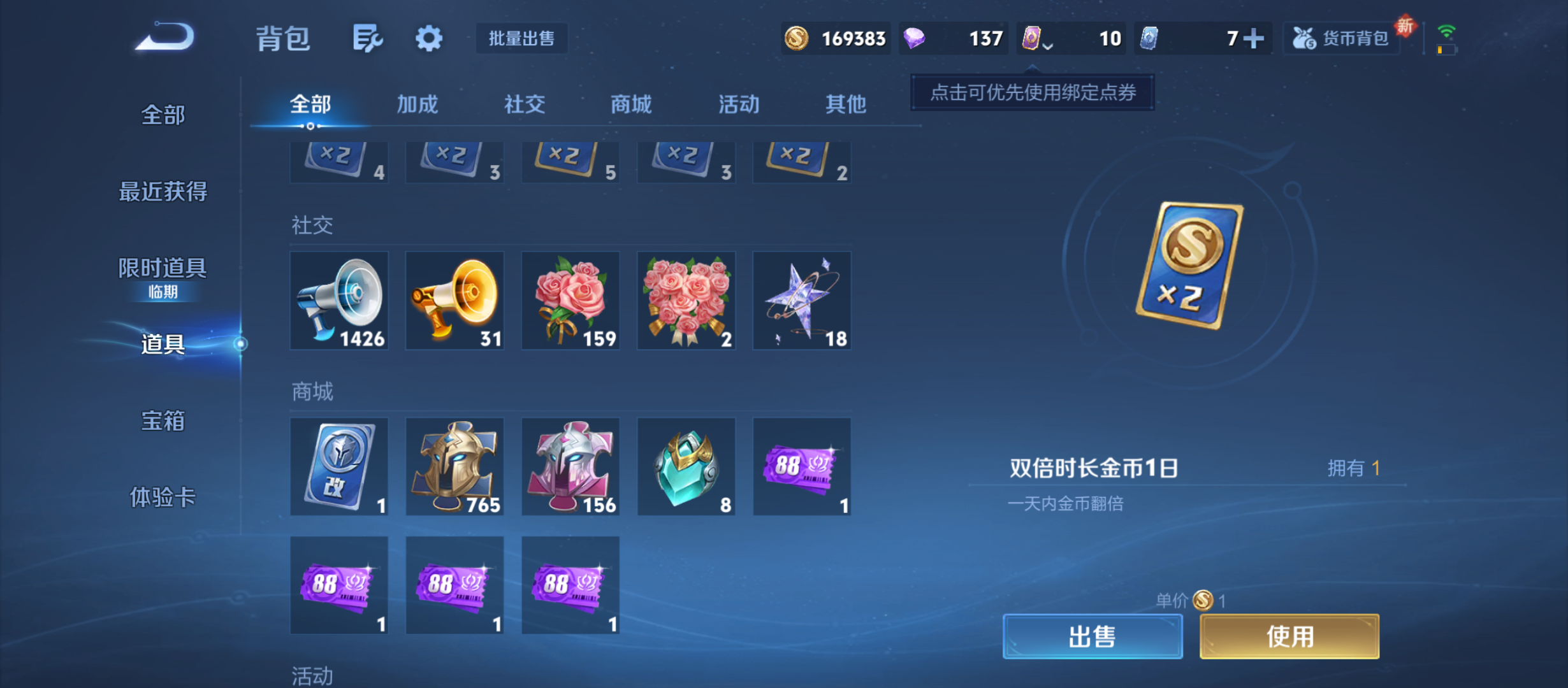Switch to the 社交 tab
Screen dimensions: 1568x688
(524, 104)
